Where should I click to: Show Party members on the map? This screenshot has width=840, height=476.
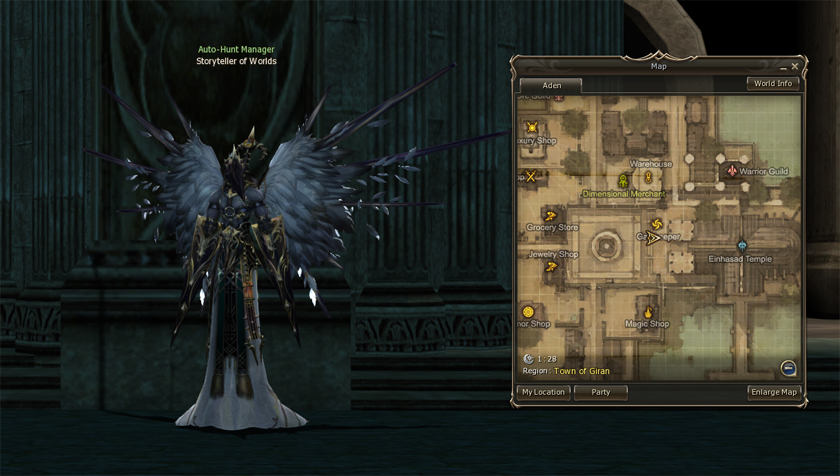pos(600,392)
